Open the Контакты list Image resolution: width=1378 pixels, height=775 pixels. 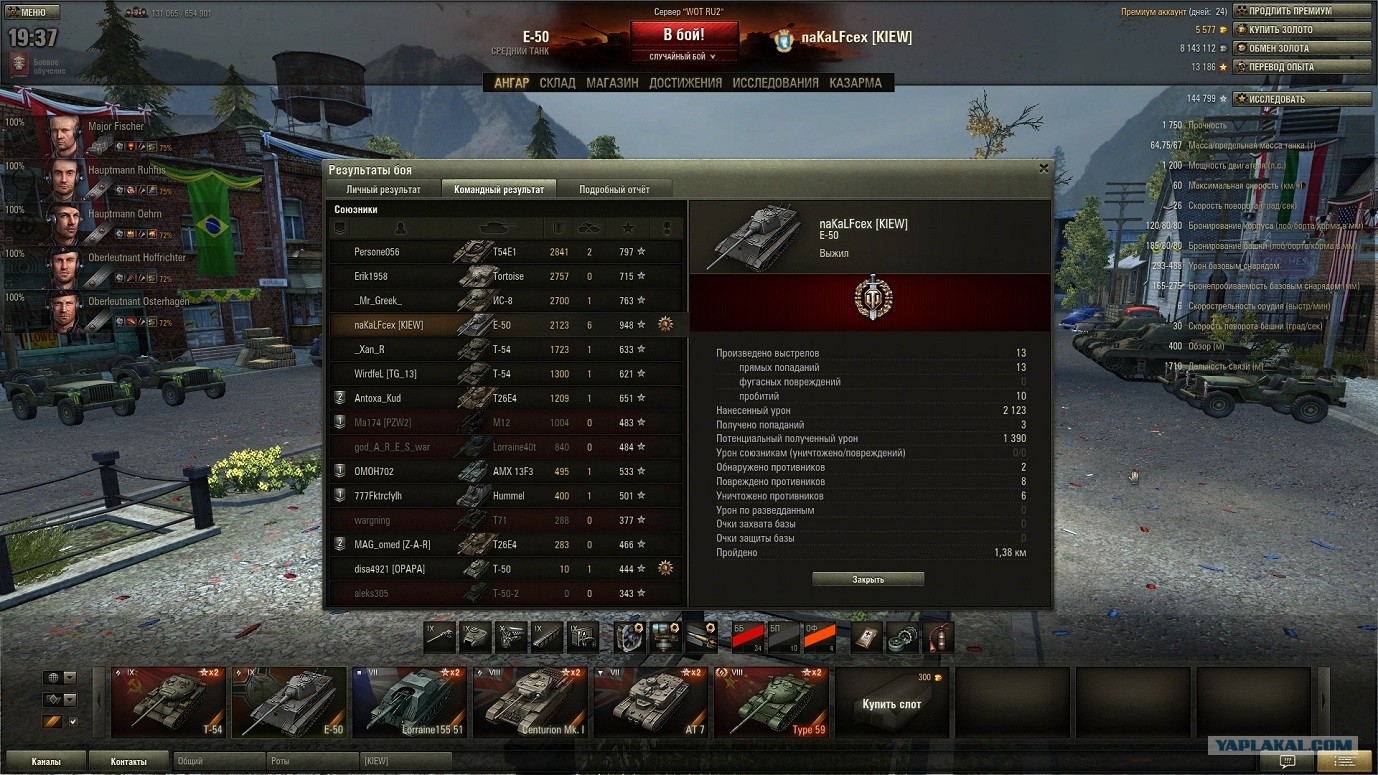click(129, 762)
